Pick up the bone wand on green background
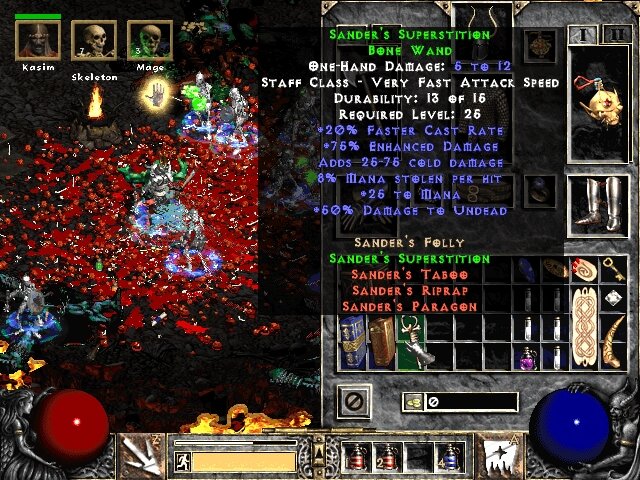The width and height of the screenshot is (640, 480). coord(411,341)
